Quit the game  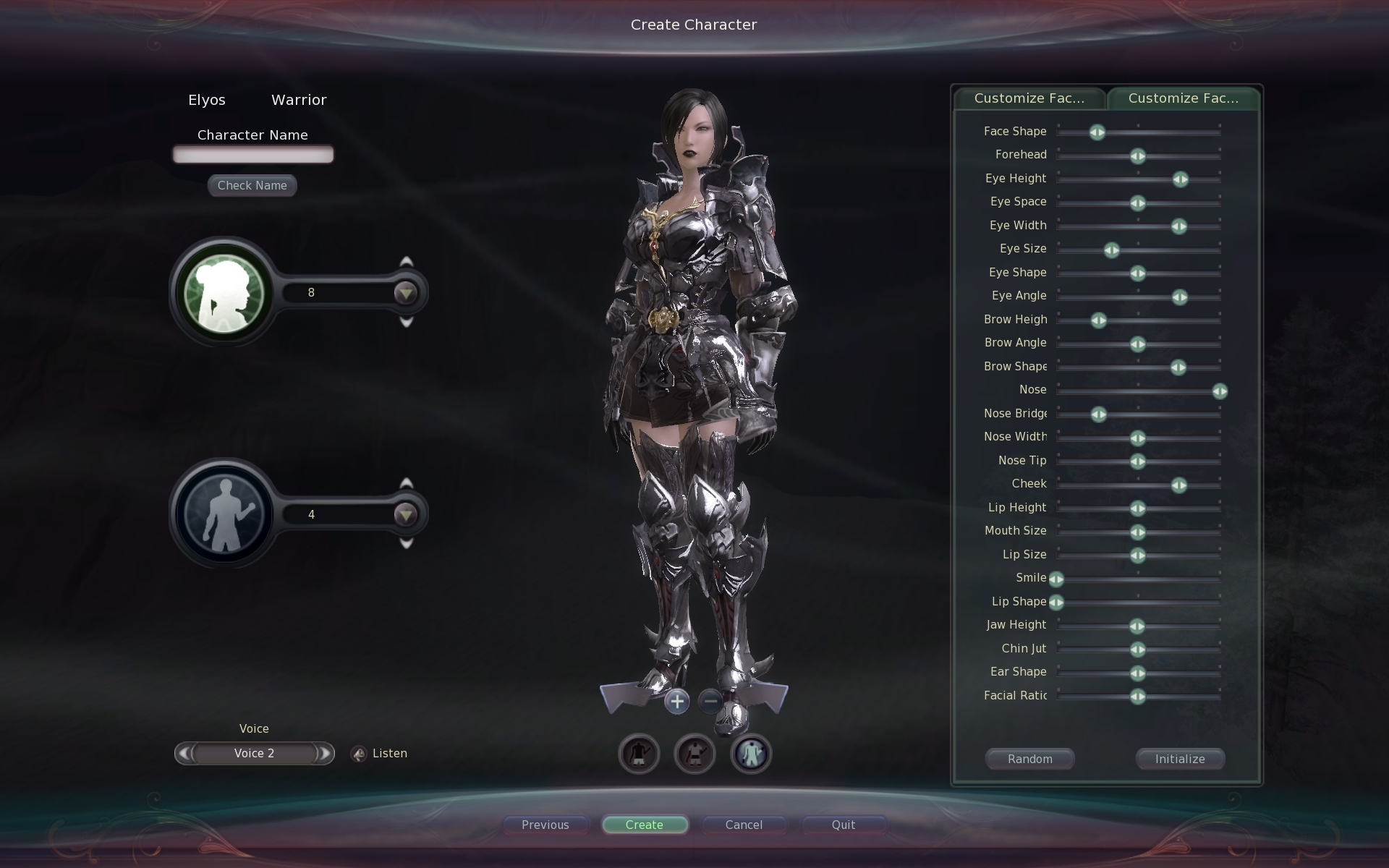843,825
